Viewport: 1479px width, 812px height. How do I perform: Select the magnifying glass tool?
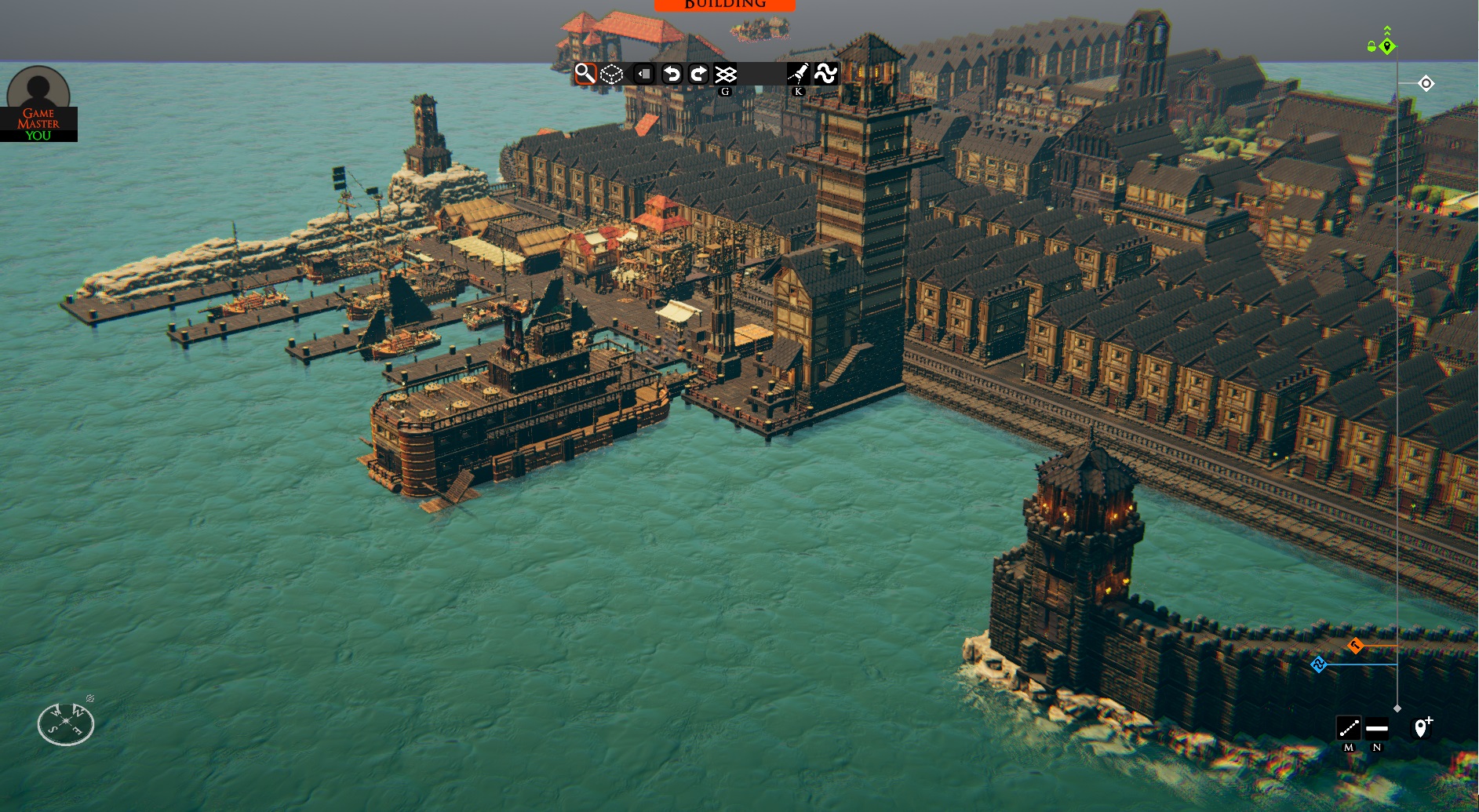(585, 74)
